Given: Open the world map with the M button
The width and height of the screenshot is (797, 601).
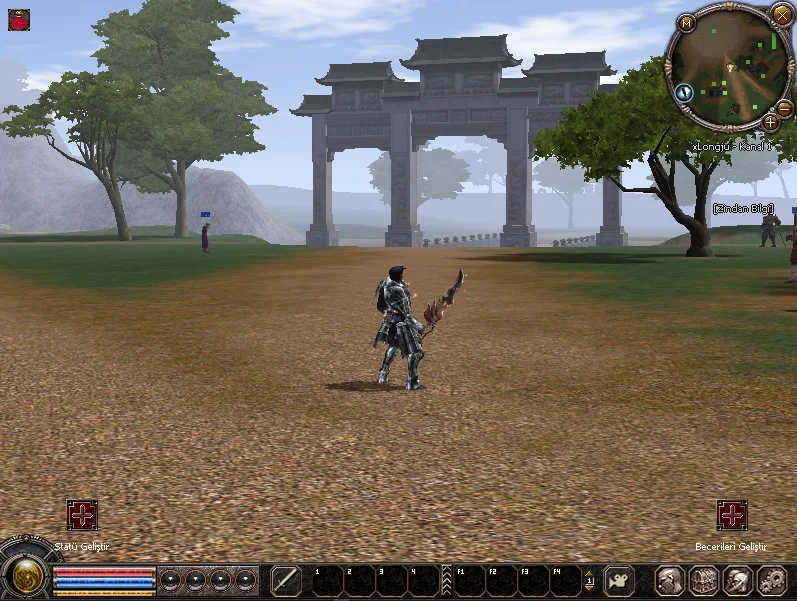Looking at the screenshot, I should [x=687, y=23].
